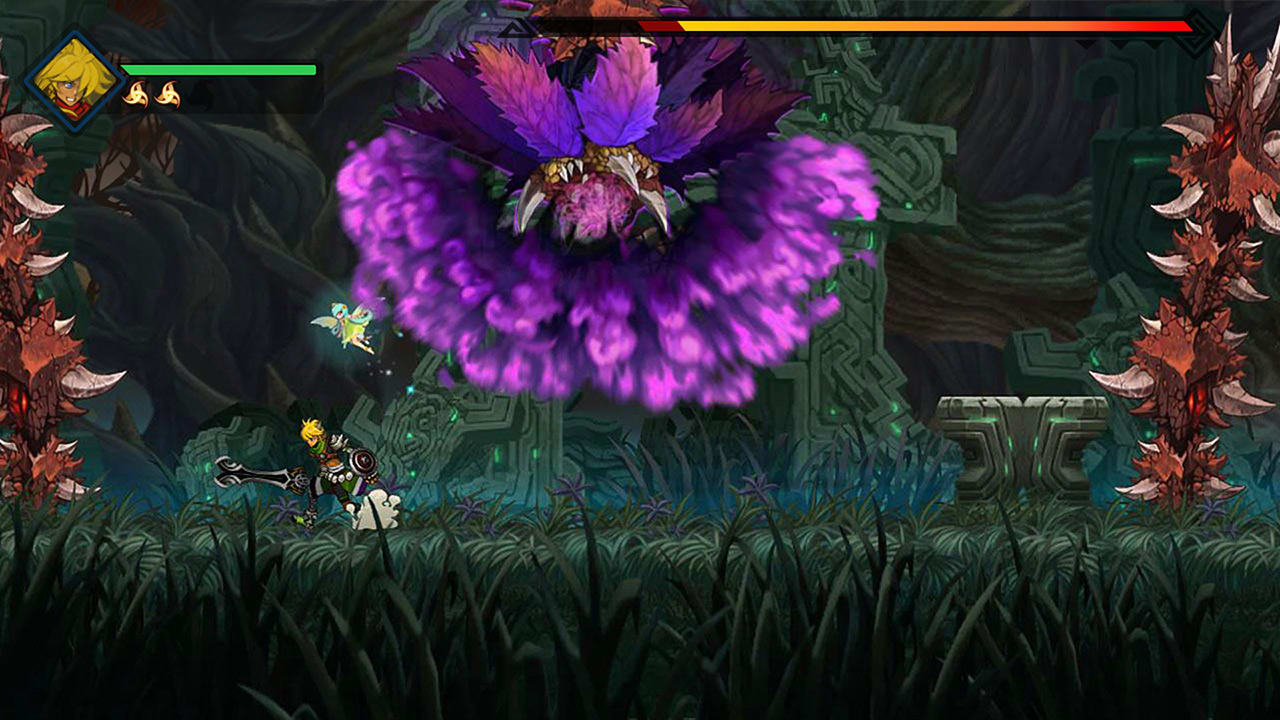Click the green player health bar
The image size is (1280, 720).
220,70
